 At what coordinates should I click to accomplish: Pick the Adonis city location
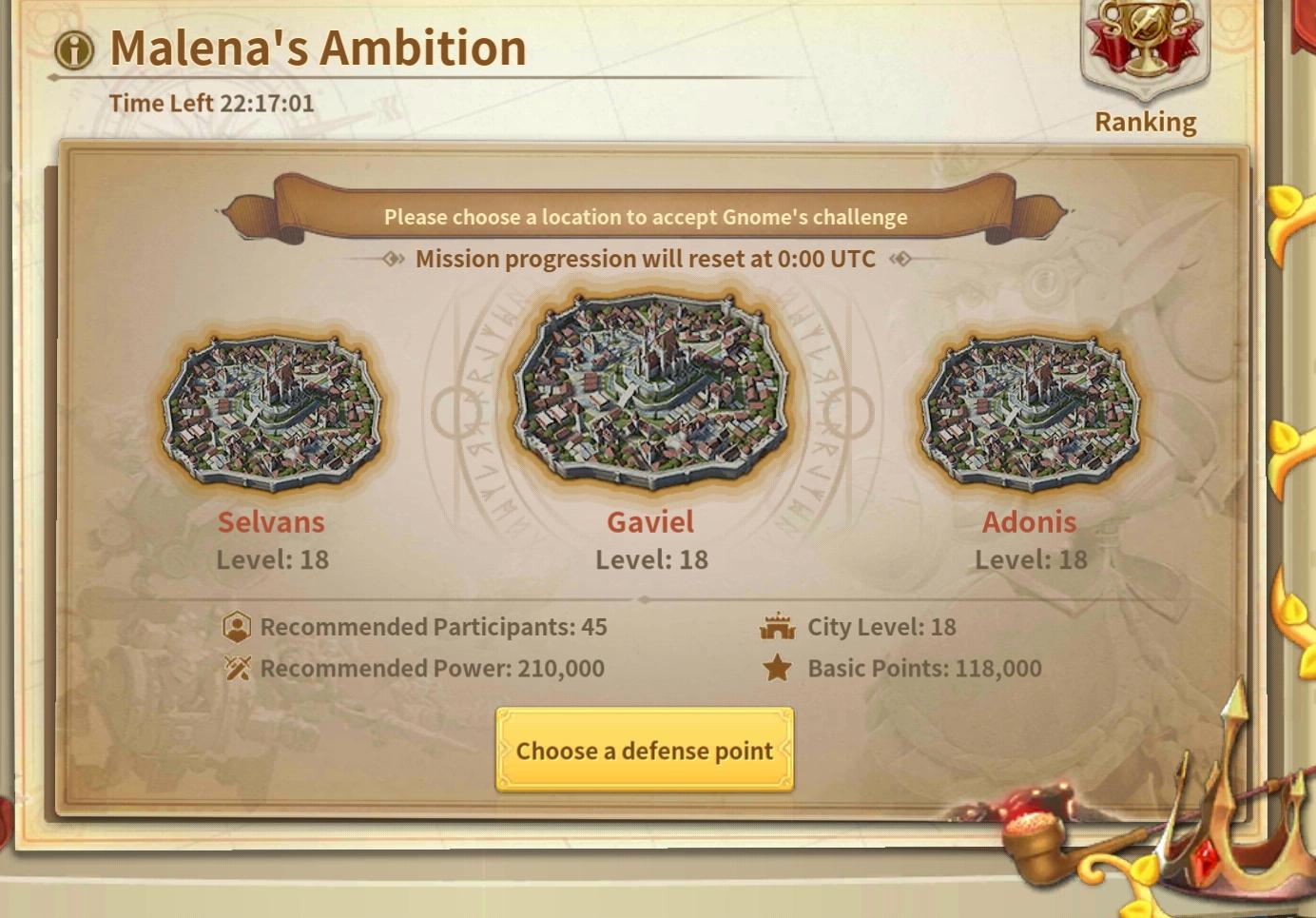click(1030, 412)
